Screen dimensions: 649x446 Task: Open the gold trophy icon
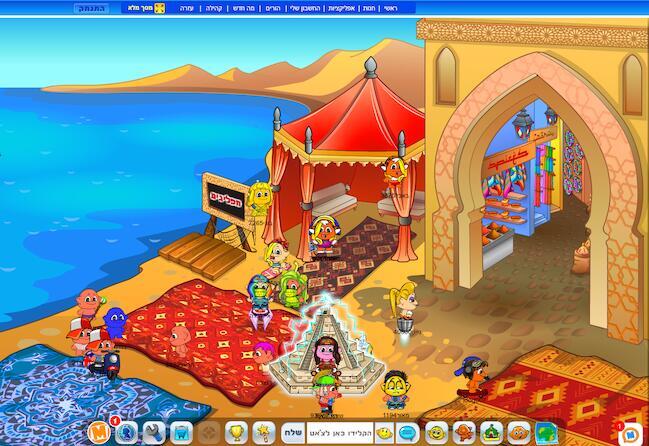237,433
